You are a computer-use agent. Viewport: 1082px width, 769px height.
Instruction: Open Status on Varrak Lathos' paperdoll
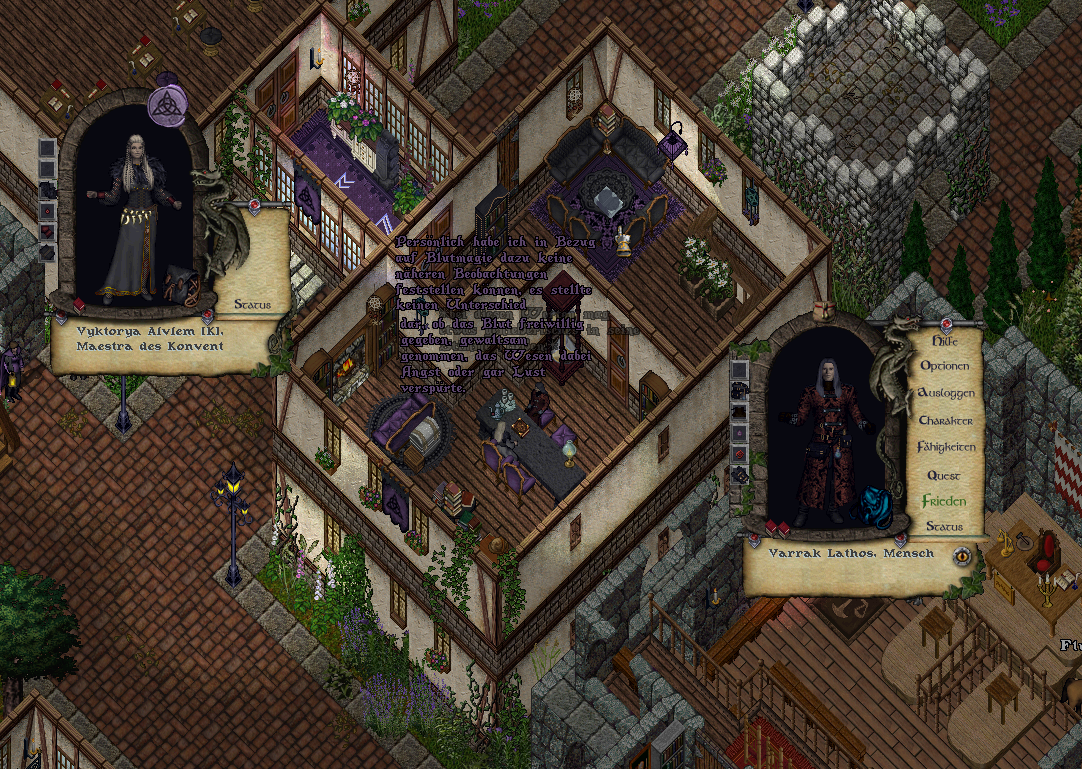point(944,527)
